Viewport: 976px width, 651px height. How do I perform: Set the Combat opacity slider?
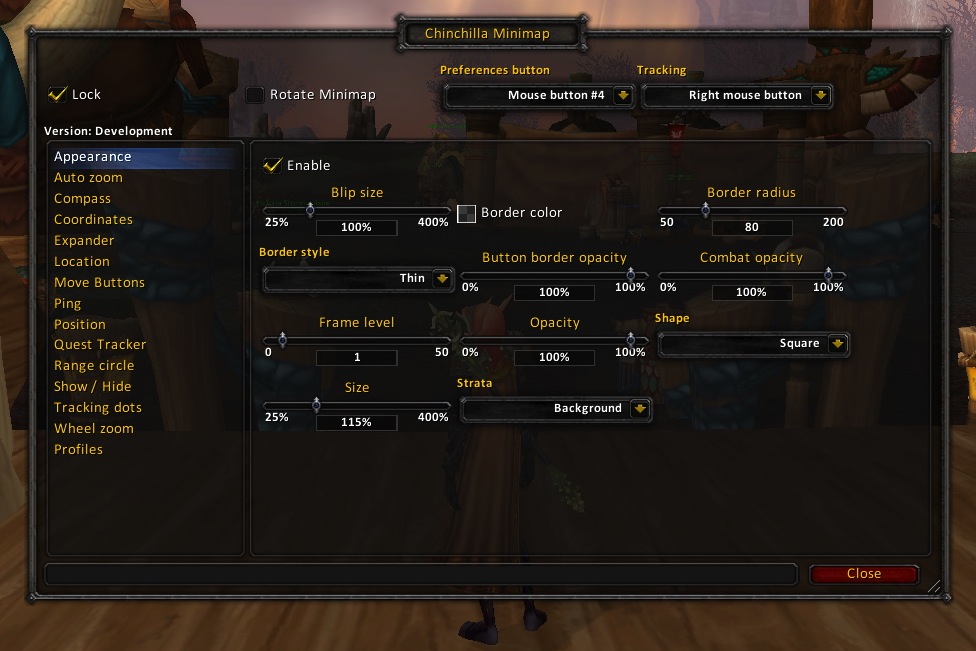751,275
